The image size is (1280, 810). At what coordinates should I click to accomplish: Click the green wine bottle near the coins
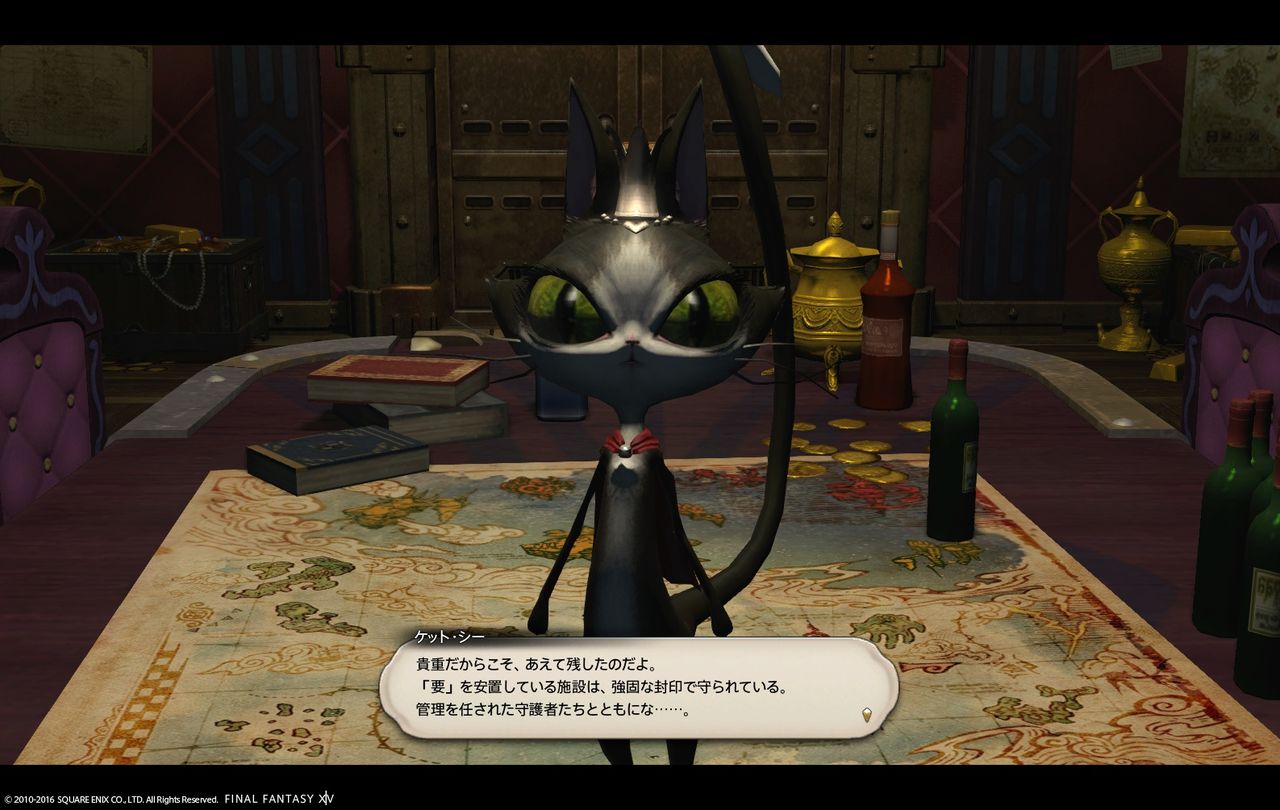point(953,448)
